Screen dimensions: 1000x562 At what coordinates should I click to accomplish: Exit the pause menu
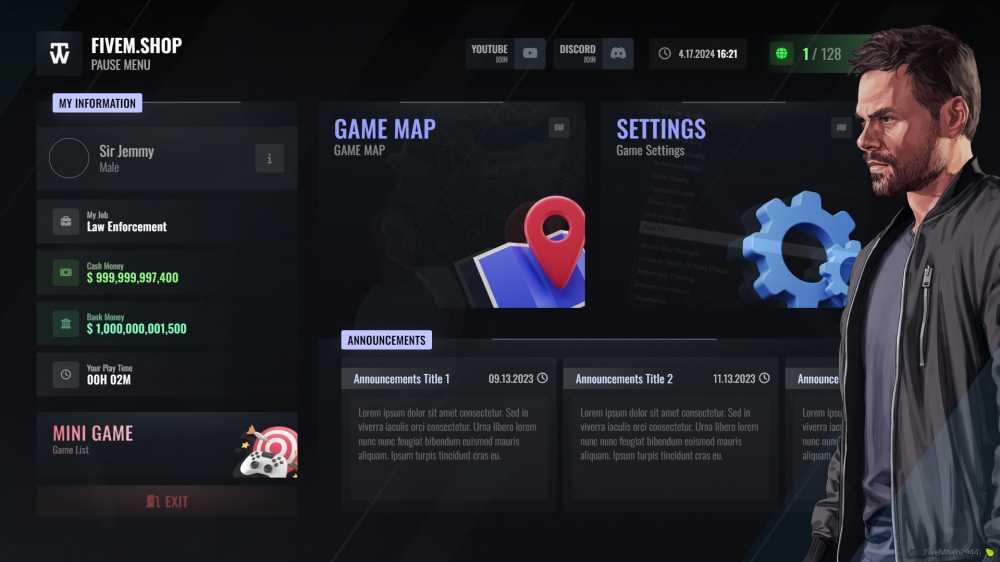click(166, 501)
